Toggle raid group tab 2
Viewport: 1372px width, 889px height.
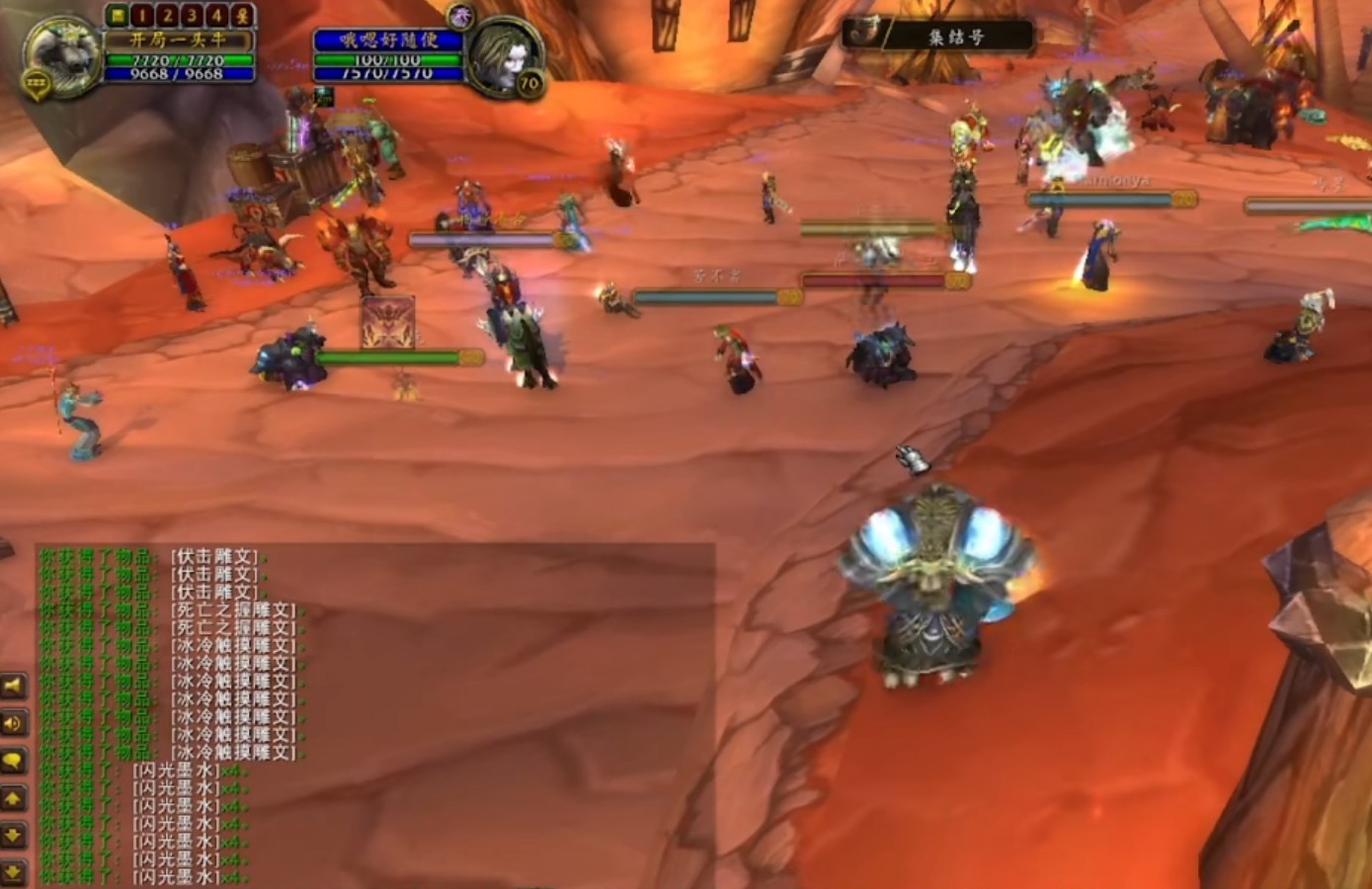point(169,15)
